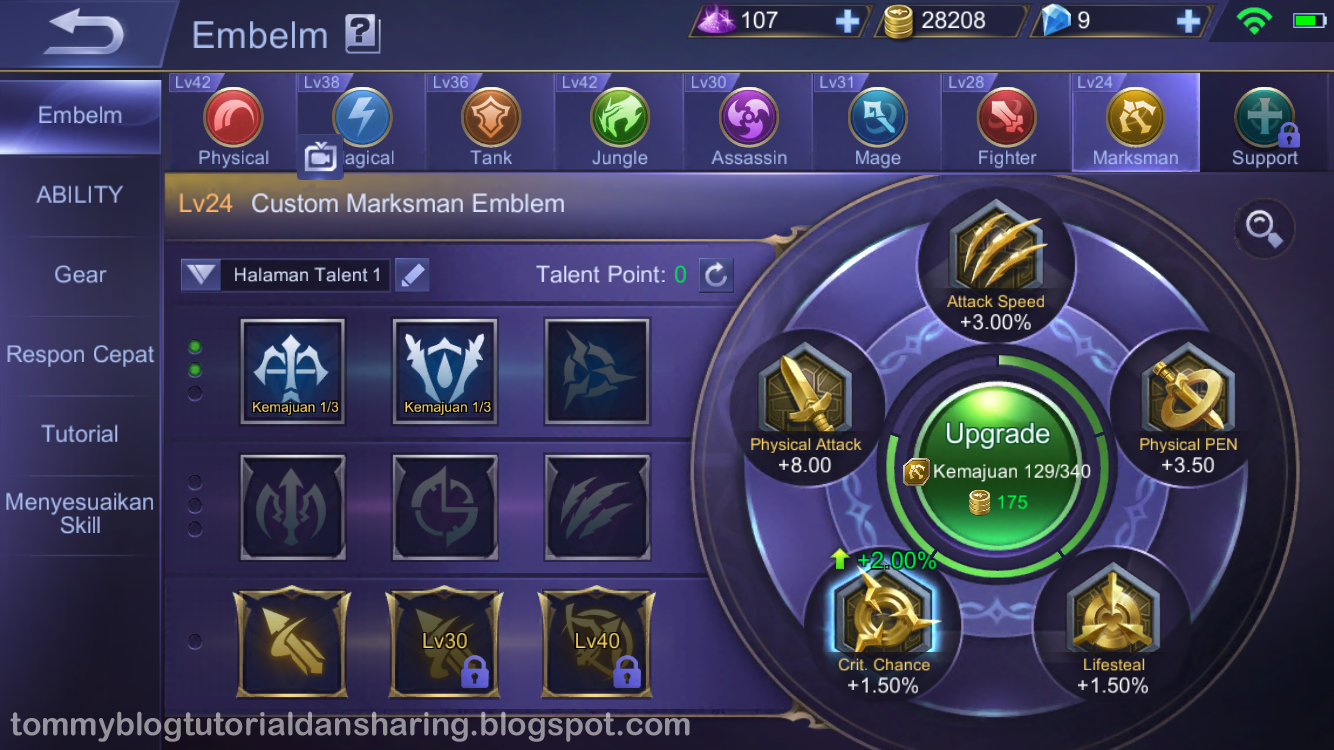Select the Marksman emblem icon
Screen dimensions: 1334x750
click(x=1135, y=120)
